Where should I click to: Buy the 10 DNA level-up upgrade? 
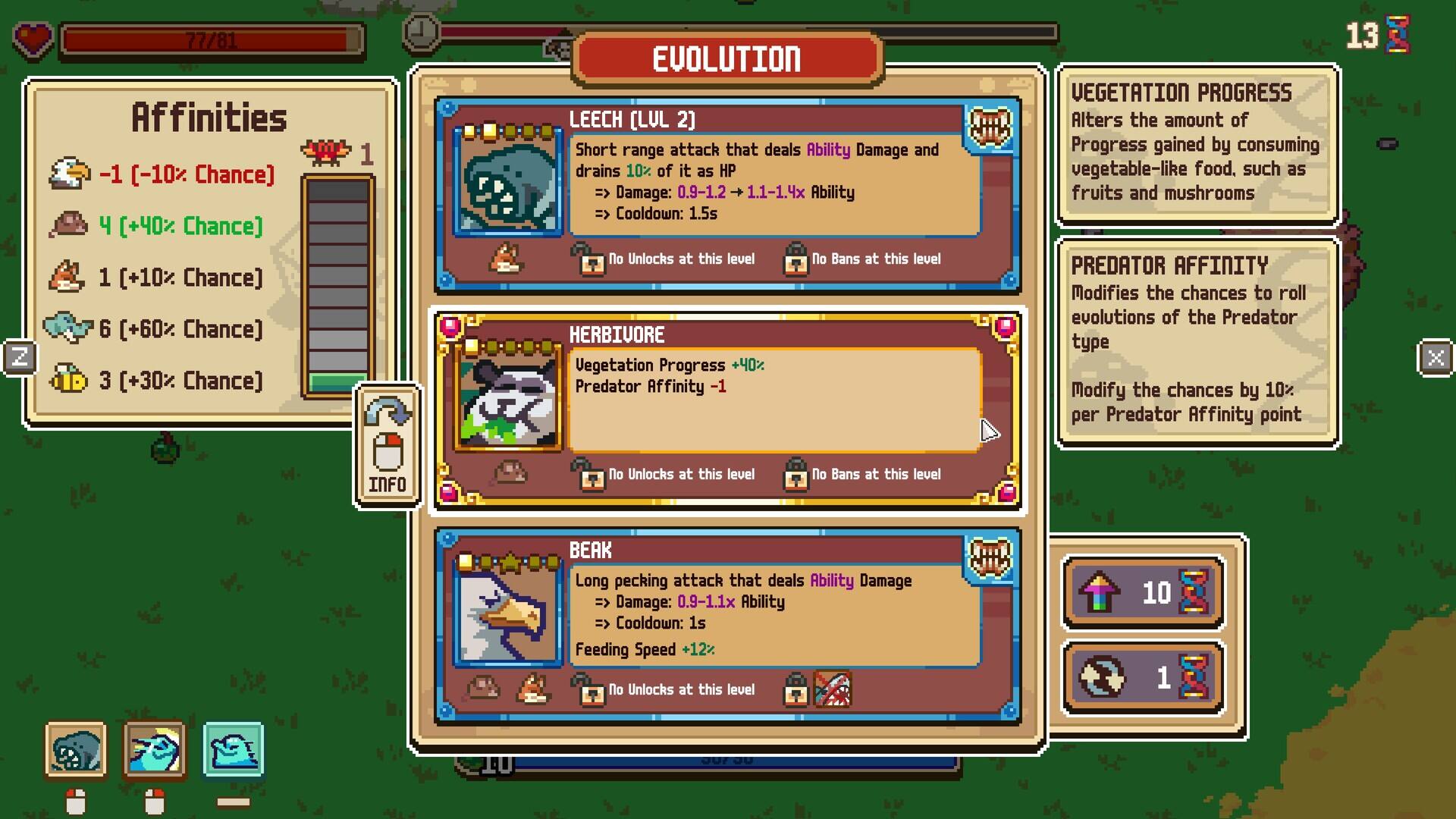coord(1144,592)
